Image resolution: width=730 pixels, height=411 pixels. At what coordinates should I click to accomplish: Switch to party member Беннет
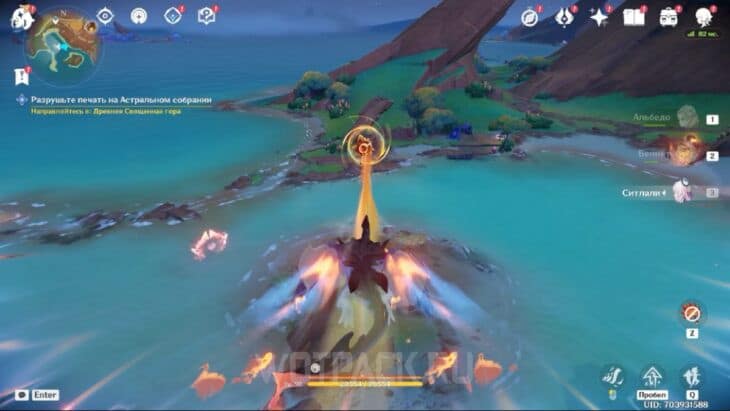tap(684, 153)
